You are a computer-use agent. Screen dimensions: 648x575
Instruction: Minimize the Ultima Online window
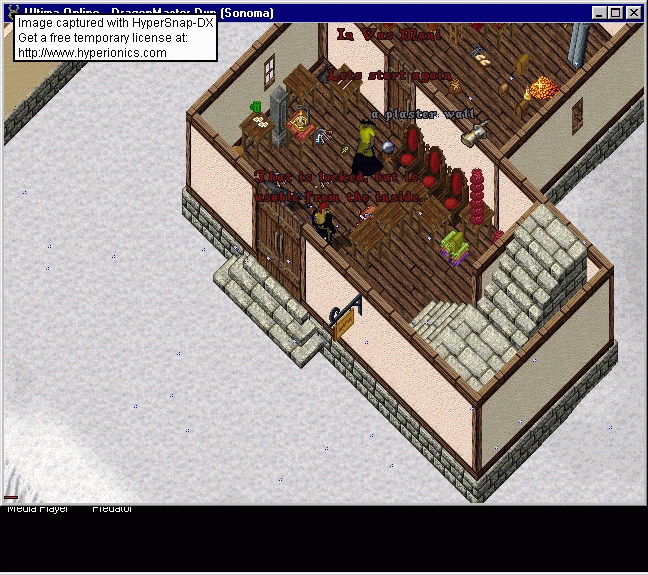(600, 13)
